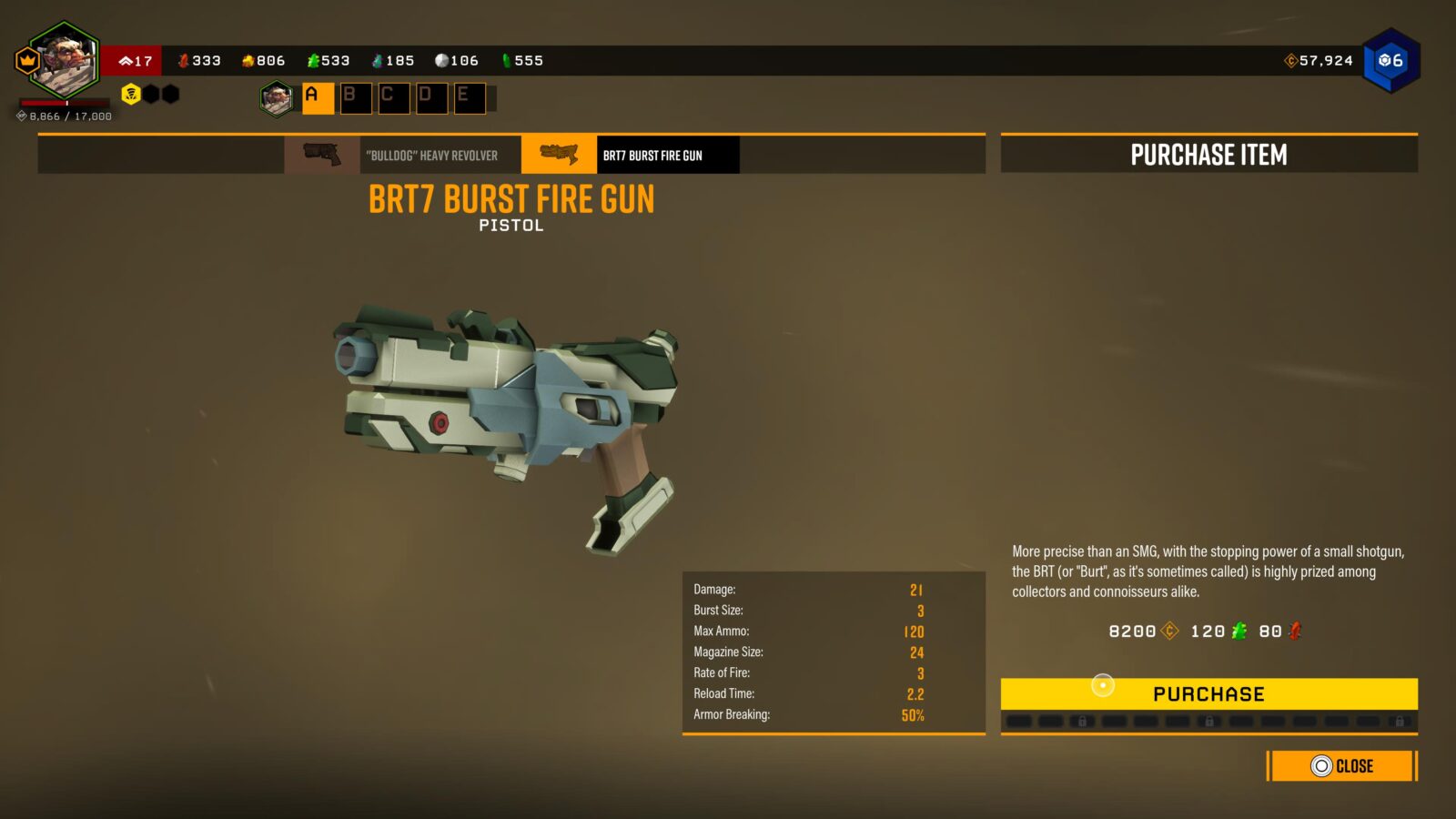The image size is (1456, 819).
Task: Open the blue hexagon season badge
Action: (1390, 61)
